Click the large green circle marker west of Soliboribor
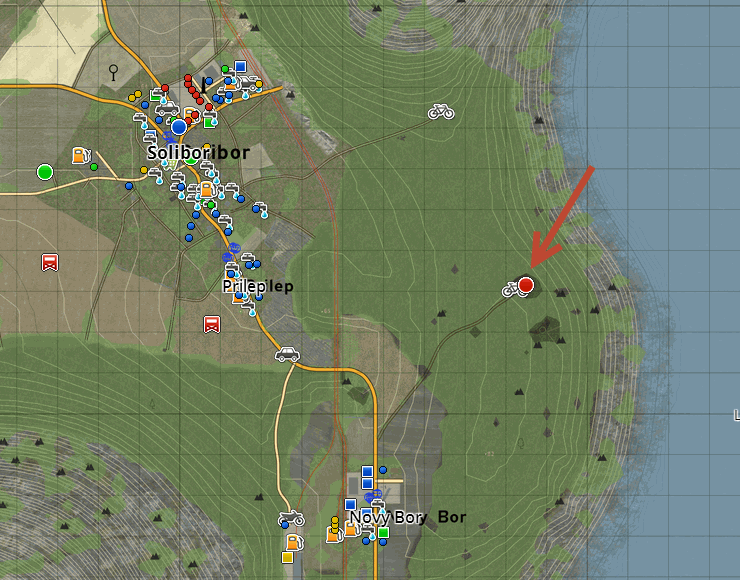Viewport: 740px width, 580px height. [x=44, y=172]
